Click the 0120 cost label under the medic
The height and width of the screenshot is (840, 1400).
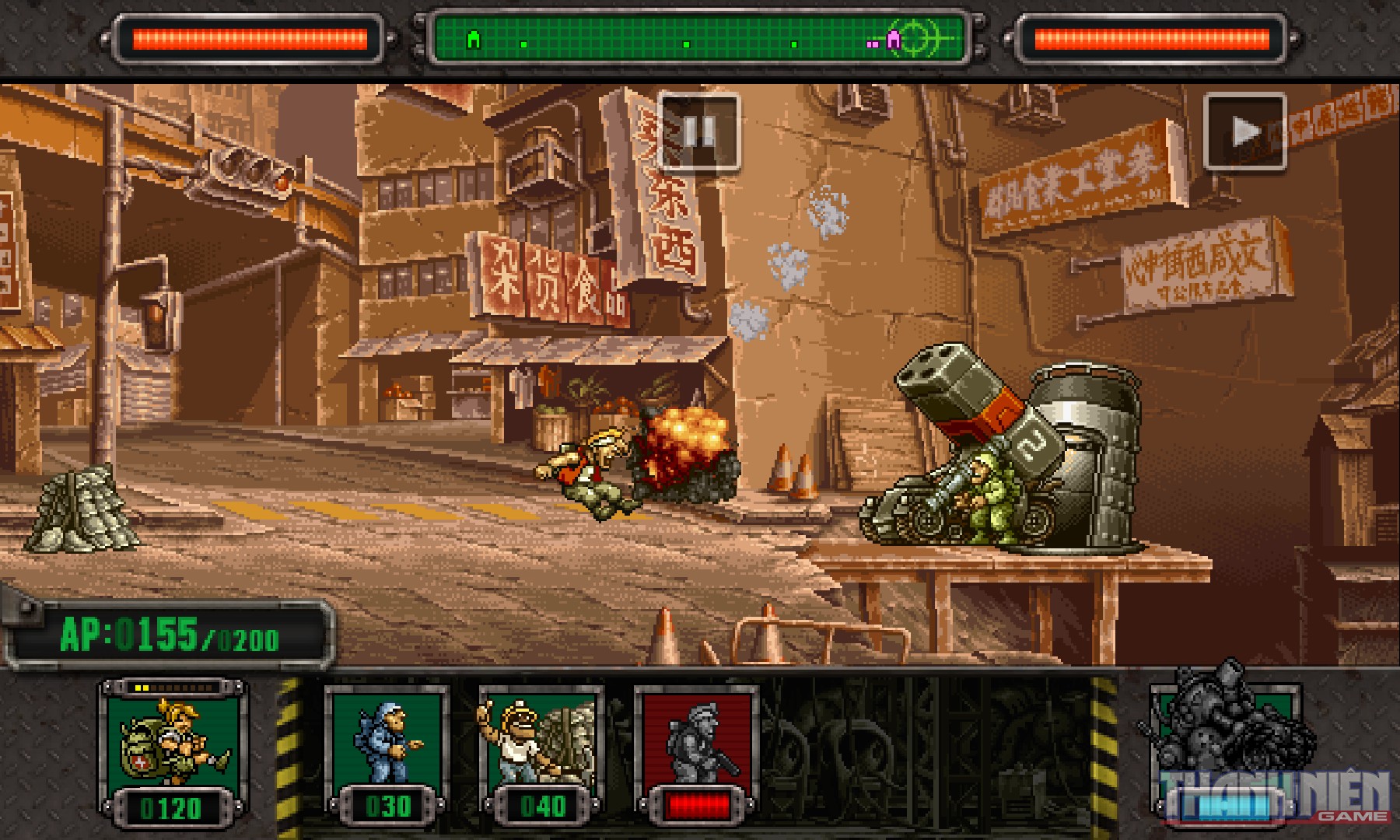[x=173, y=809]
